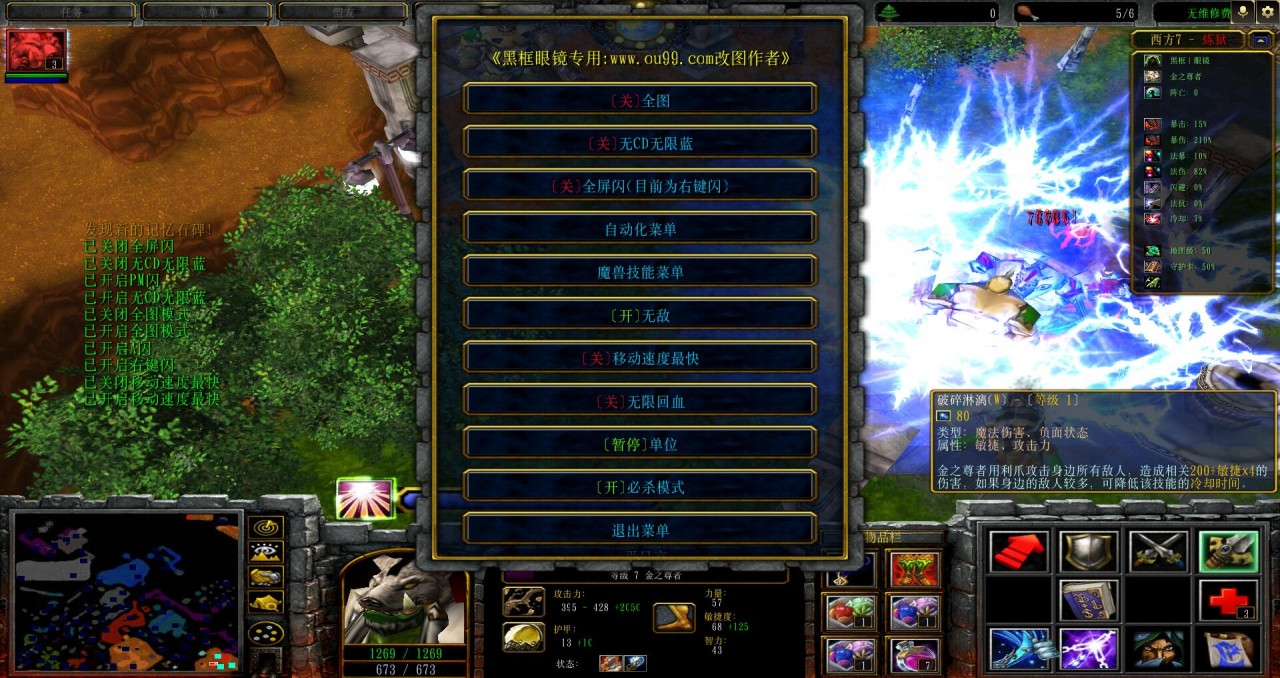Toggle the 全屏闪 blink option

coord(640,186)
